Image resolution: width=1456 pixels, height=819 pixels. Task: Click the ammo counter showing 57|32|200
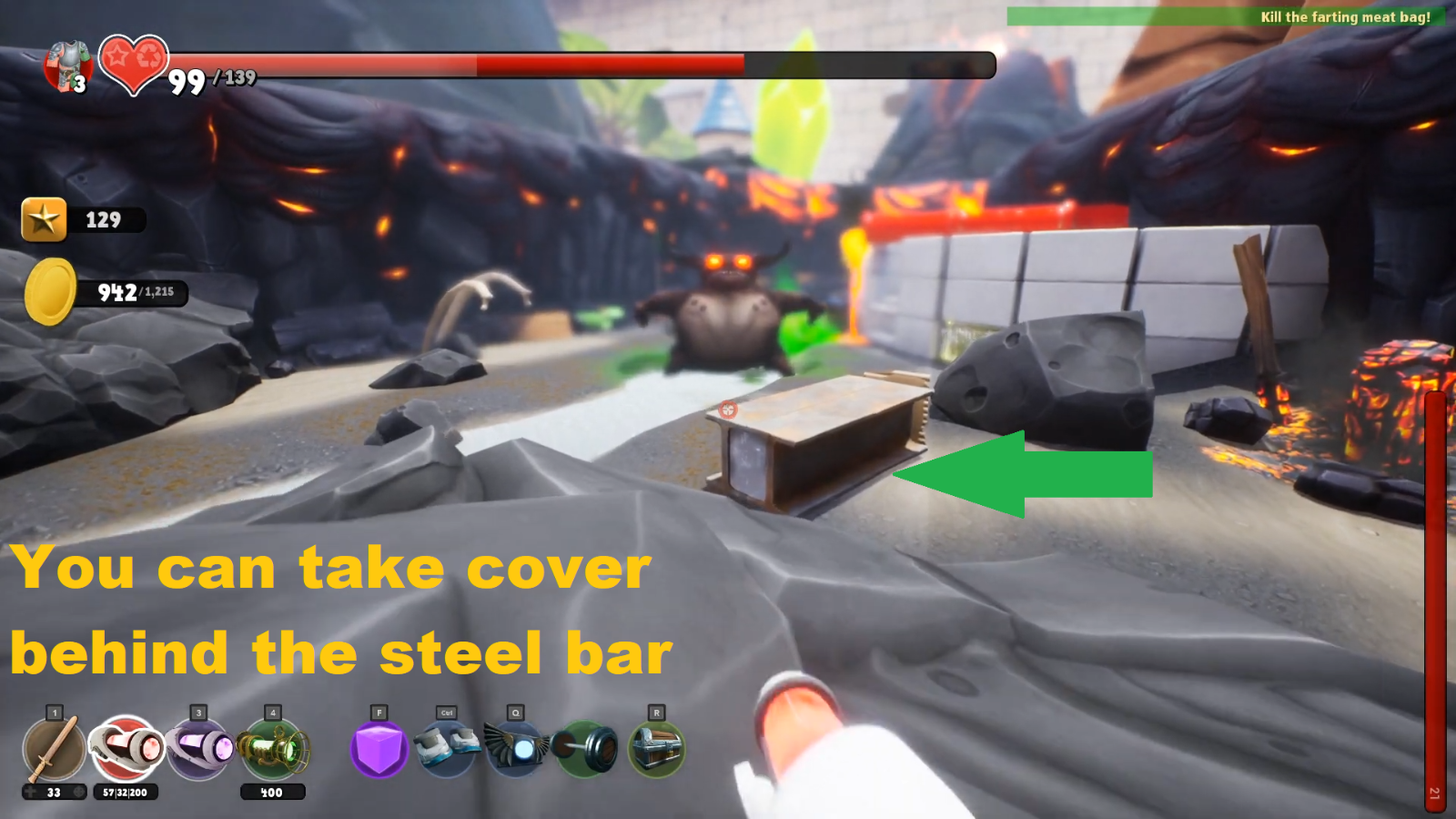coord(126,793)
